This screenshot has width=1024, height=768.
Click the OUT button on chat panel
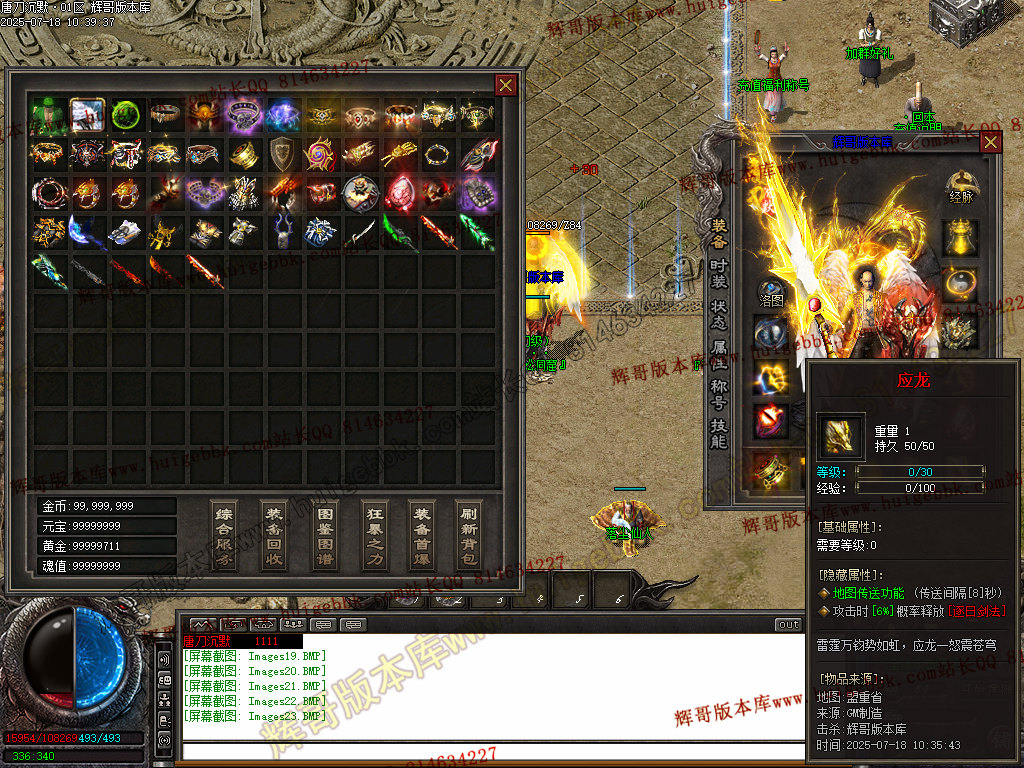pos(789,625)
